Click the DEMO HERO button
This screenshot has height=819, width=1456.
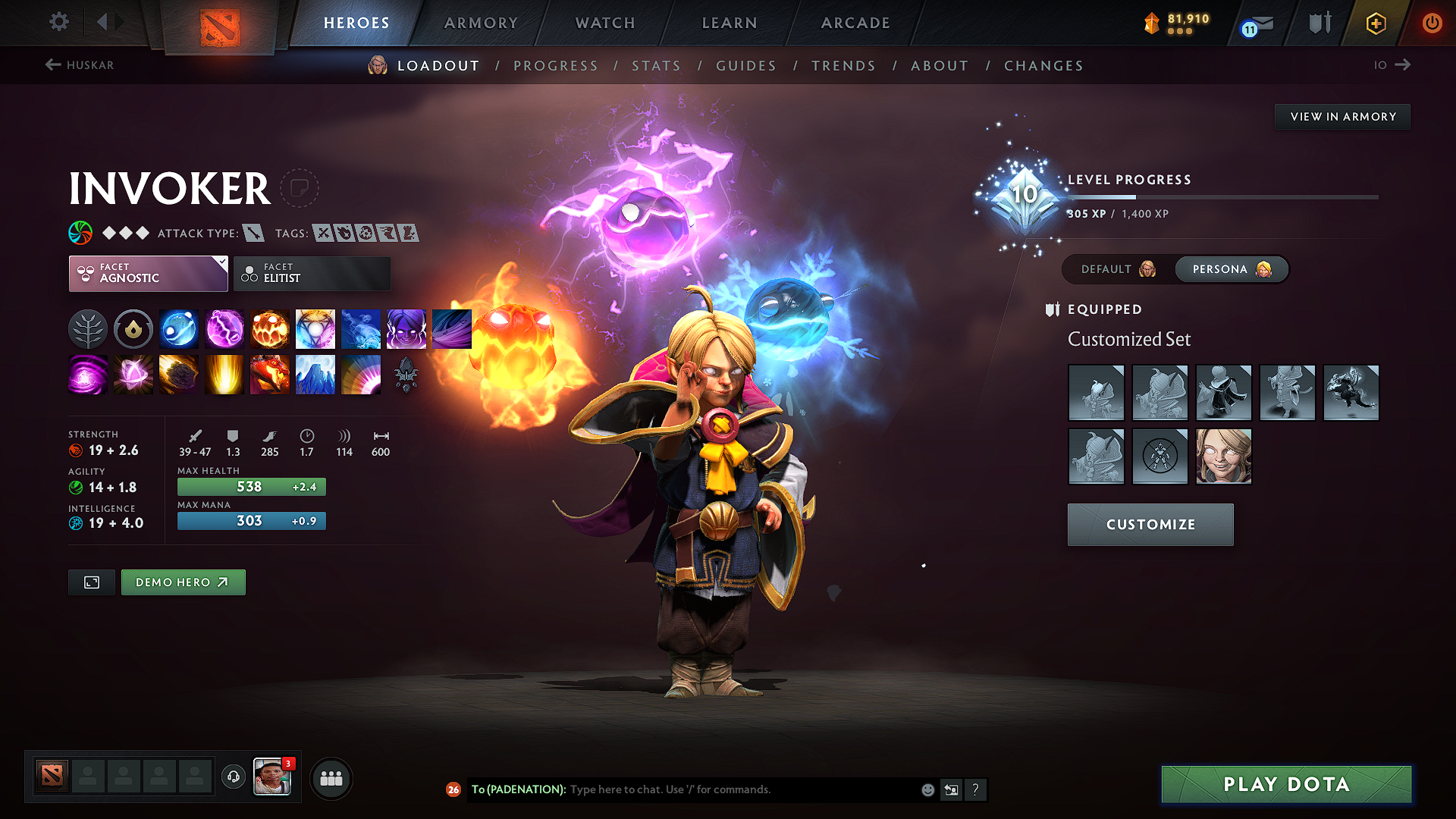click(183, 582)
